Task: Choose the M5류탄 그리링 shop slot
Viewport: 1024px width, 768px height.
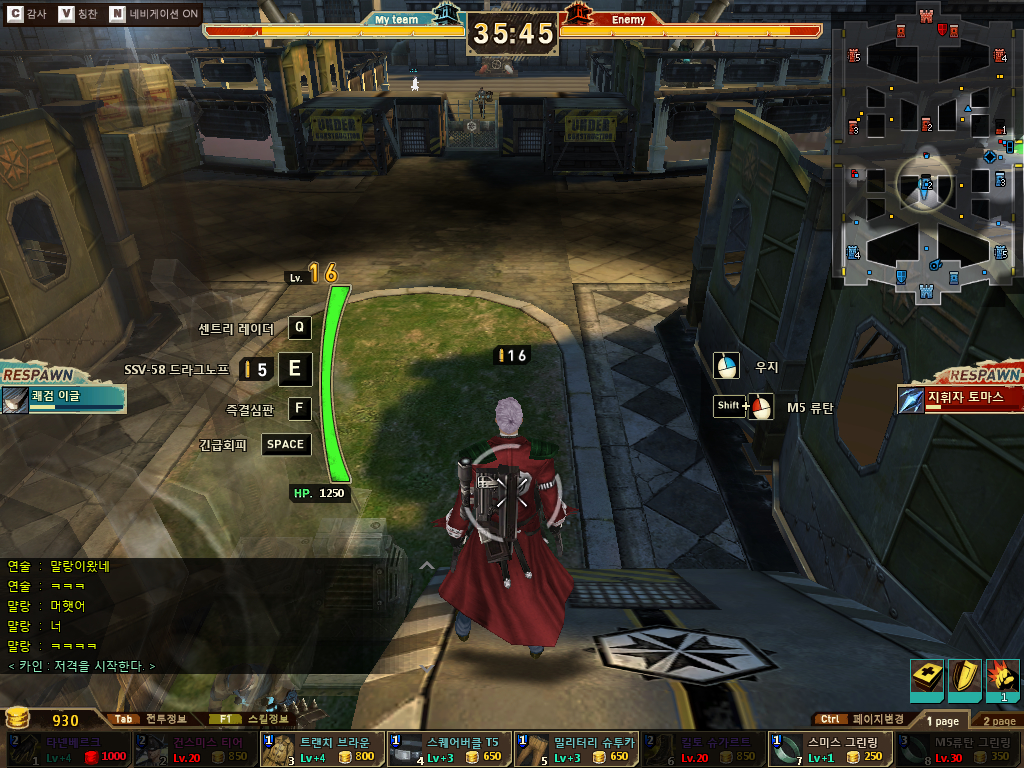Action: pyautogui.click(x=956, y=749)
